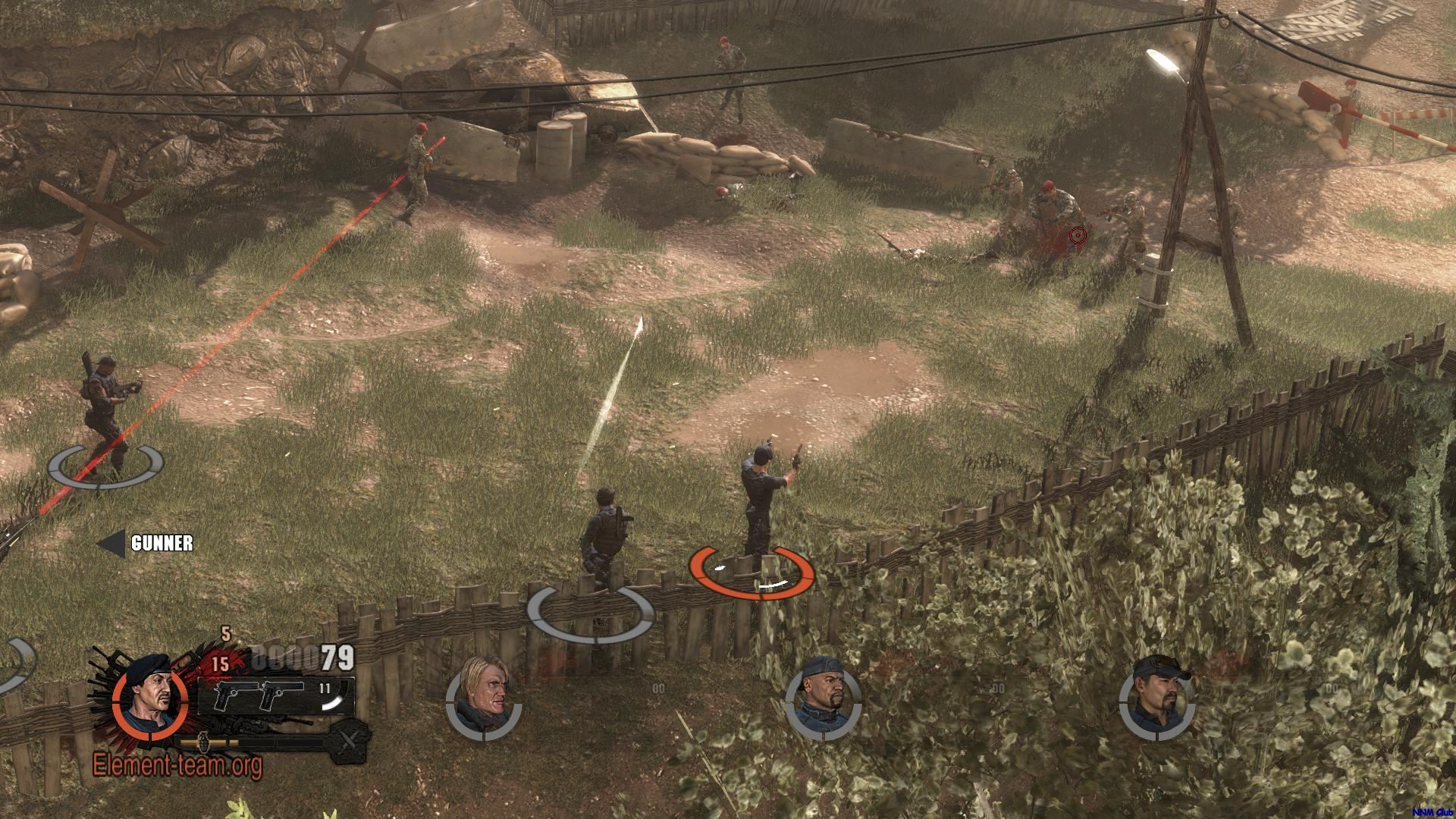Select the beret-wearing player character portrait
The image size is (1456, 819).
(149, 700)
